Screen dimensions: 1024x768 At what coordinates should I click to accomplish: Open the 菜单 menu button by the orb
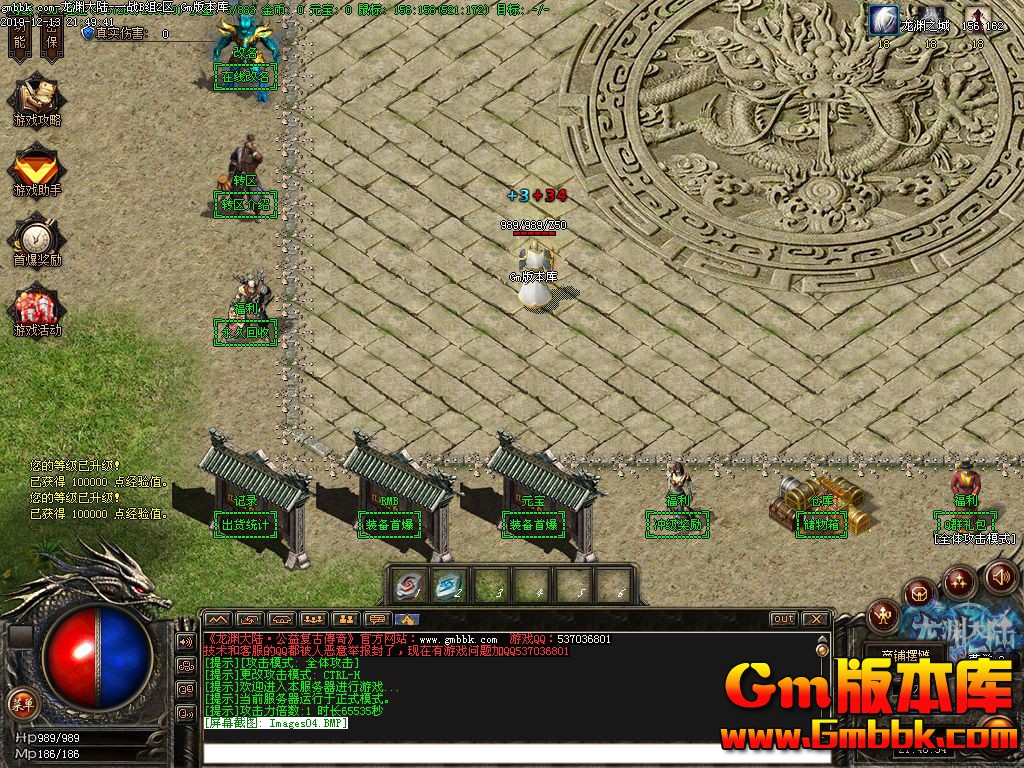[x=22, y=699]
